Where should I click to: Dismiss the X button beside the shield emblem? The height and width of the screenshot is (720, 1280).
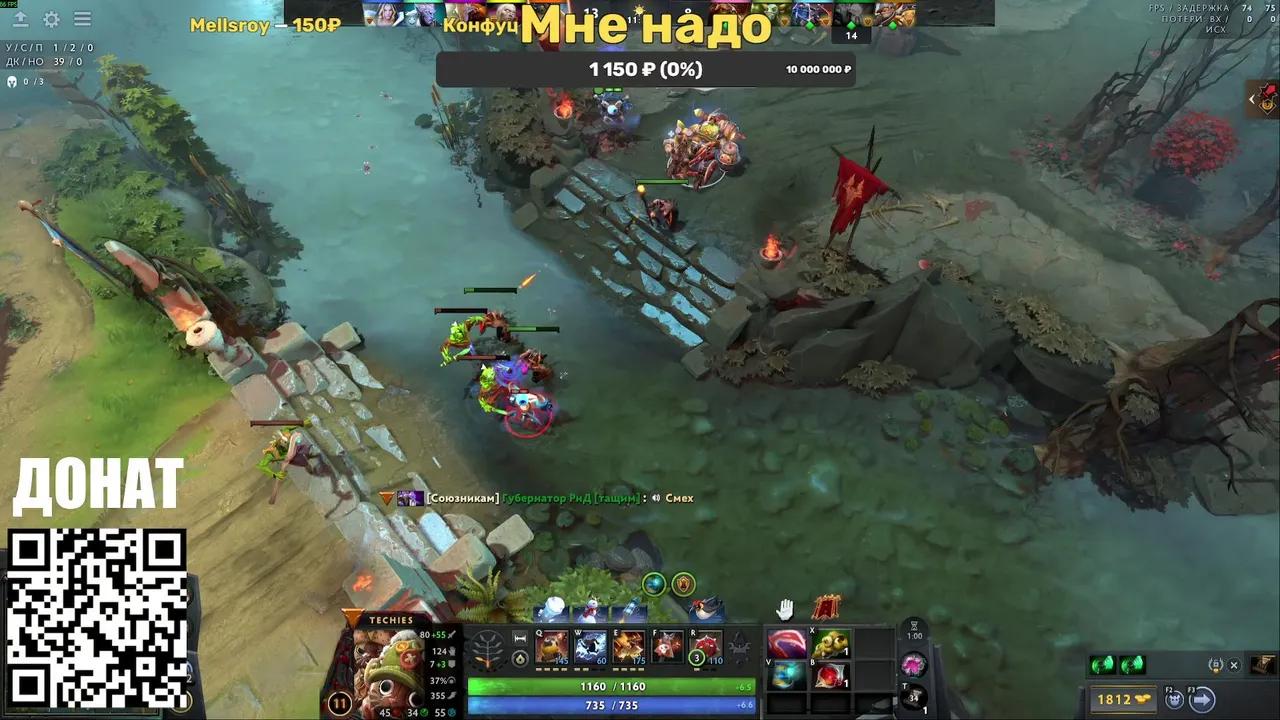pos(1234,665)
